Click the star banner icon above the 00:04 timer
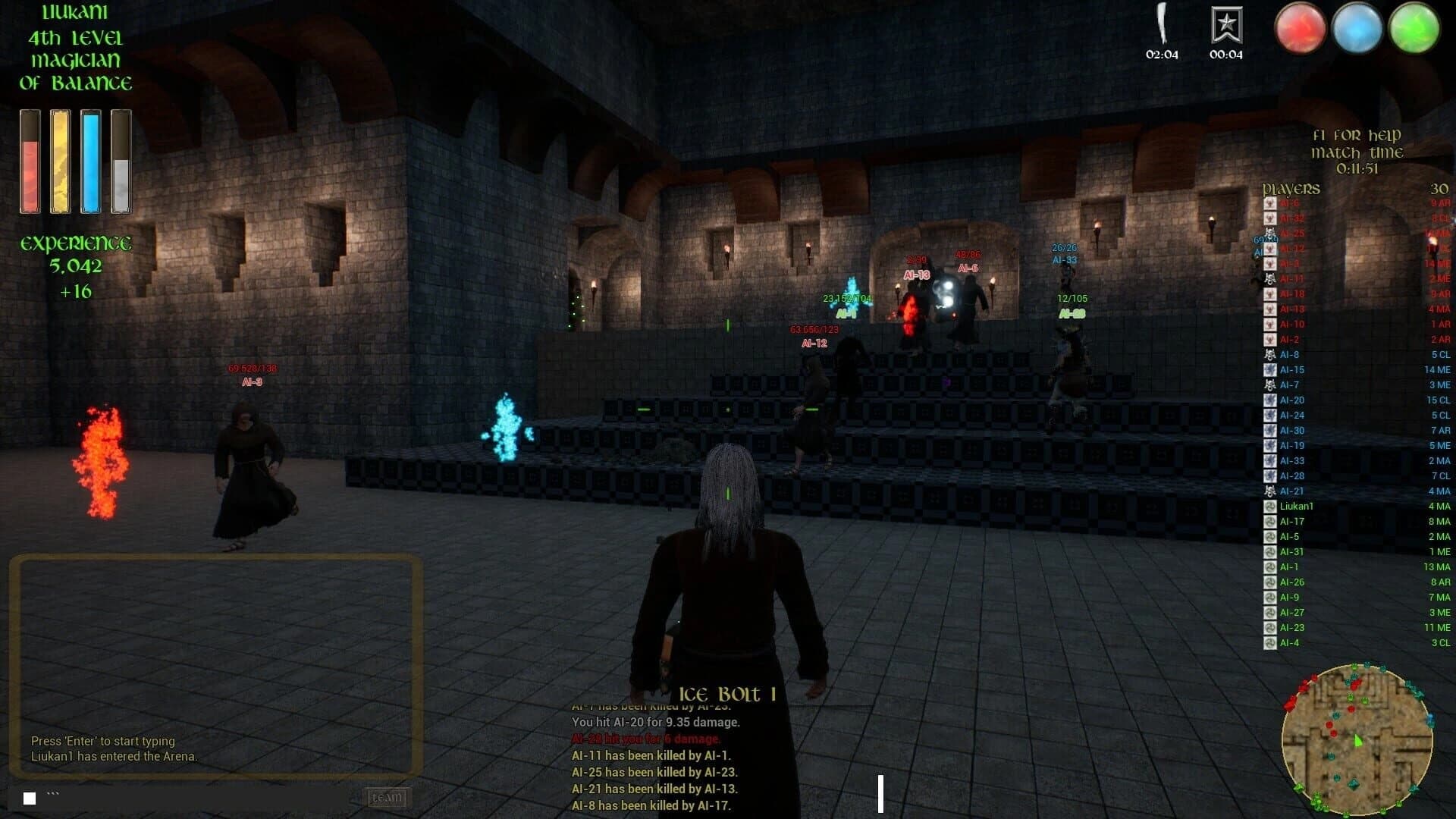This screenshot has height=819, width=1456. [1228, 25]
